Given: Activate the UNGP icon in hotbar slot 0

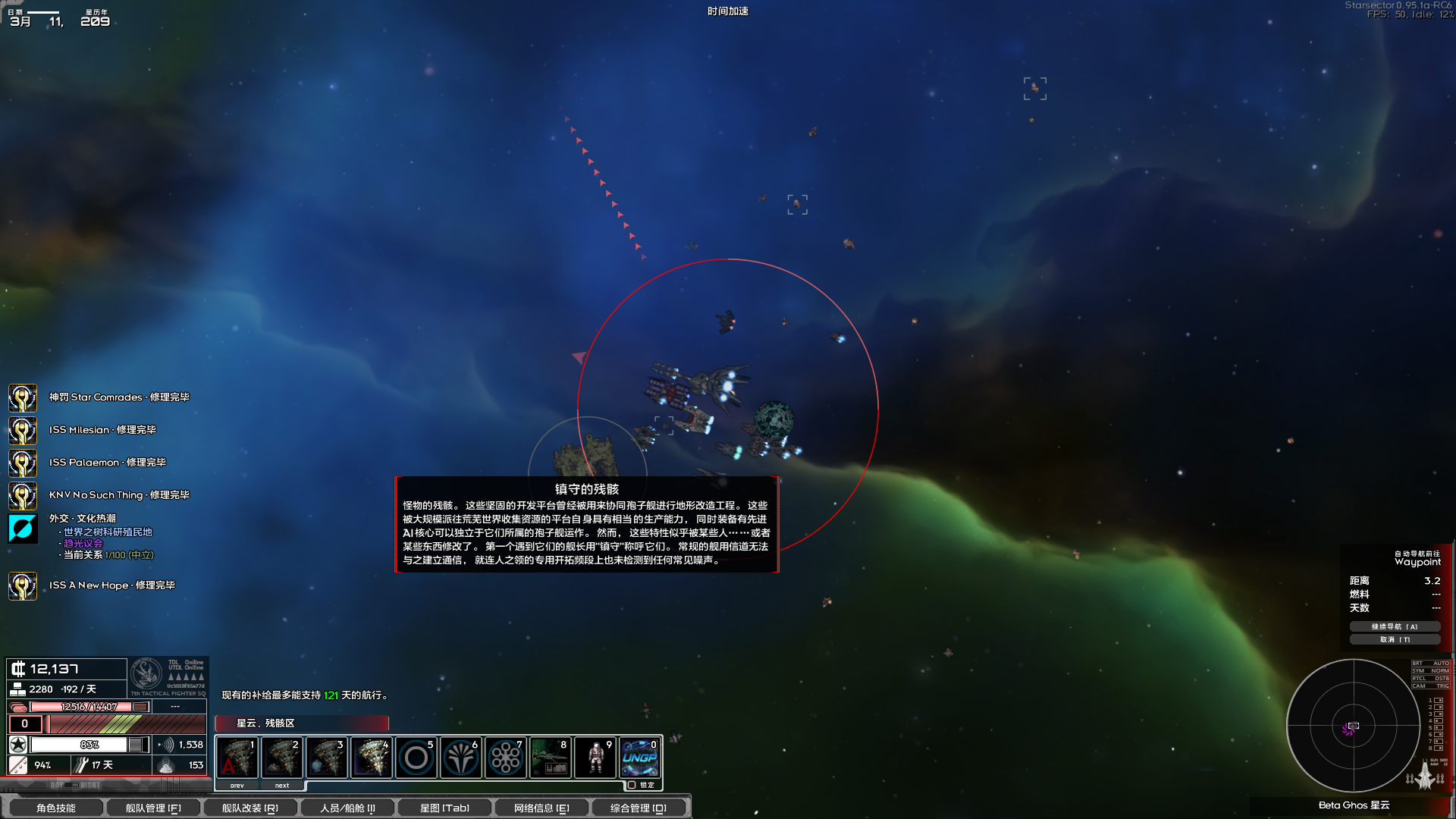Looking at the screenshot, I should 642,757.
